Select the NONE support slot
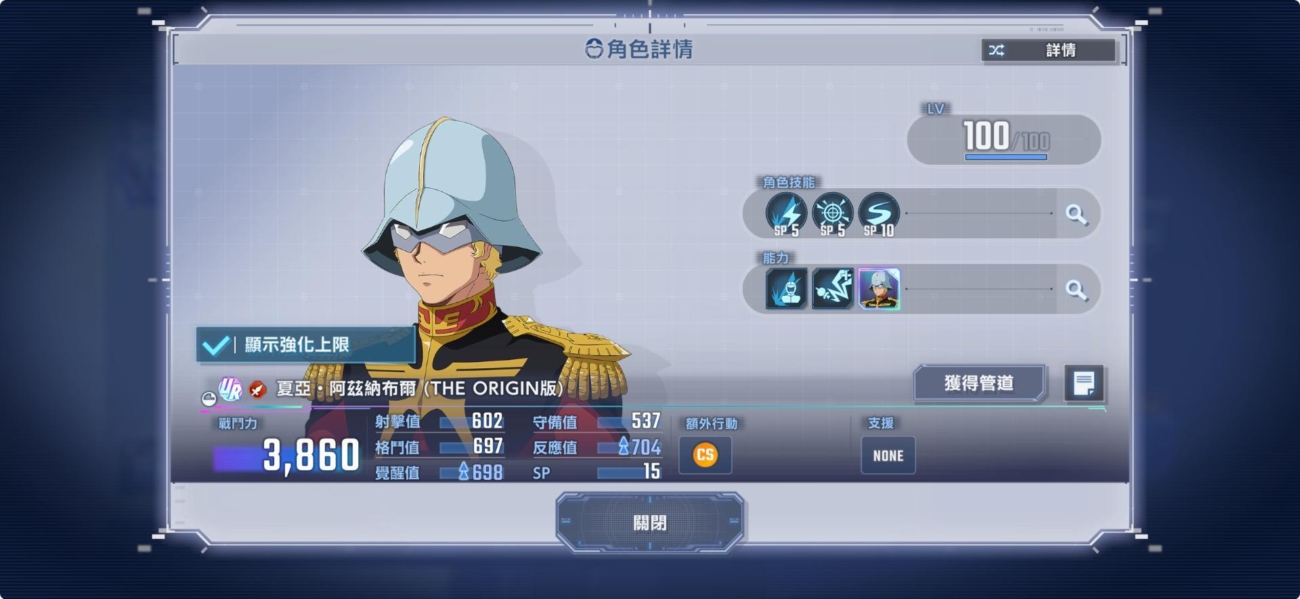Screen dimensions: 1300x599 click(887, 455)
